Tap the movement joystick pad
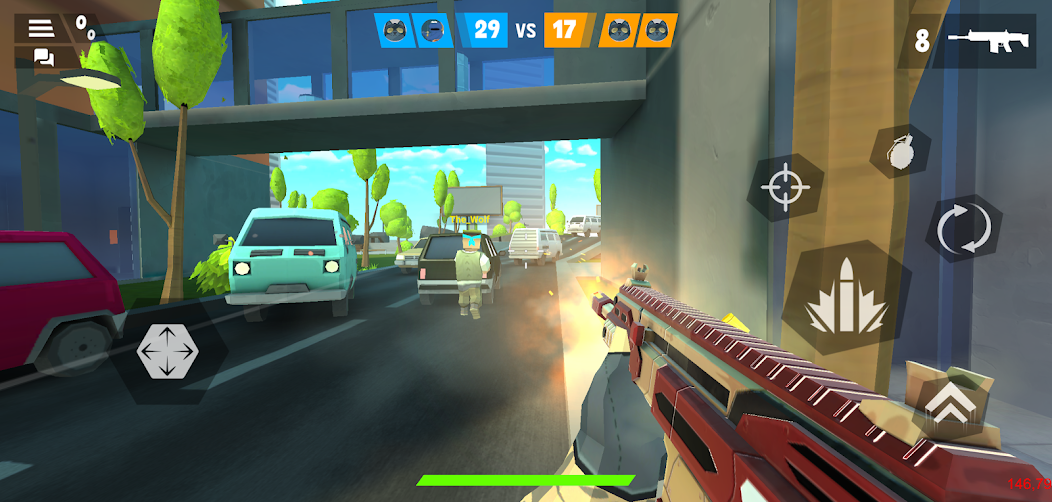The image size is (1052, 502). click(x=167, y=352)
